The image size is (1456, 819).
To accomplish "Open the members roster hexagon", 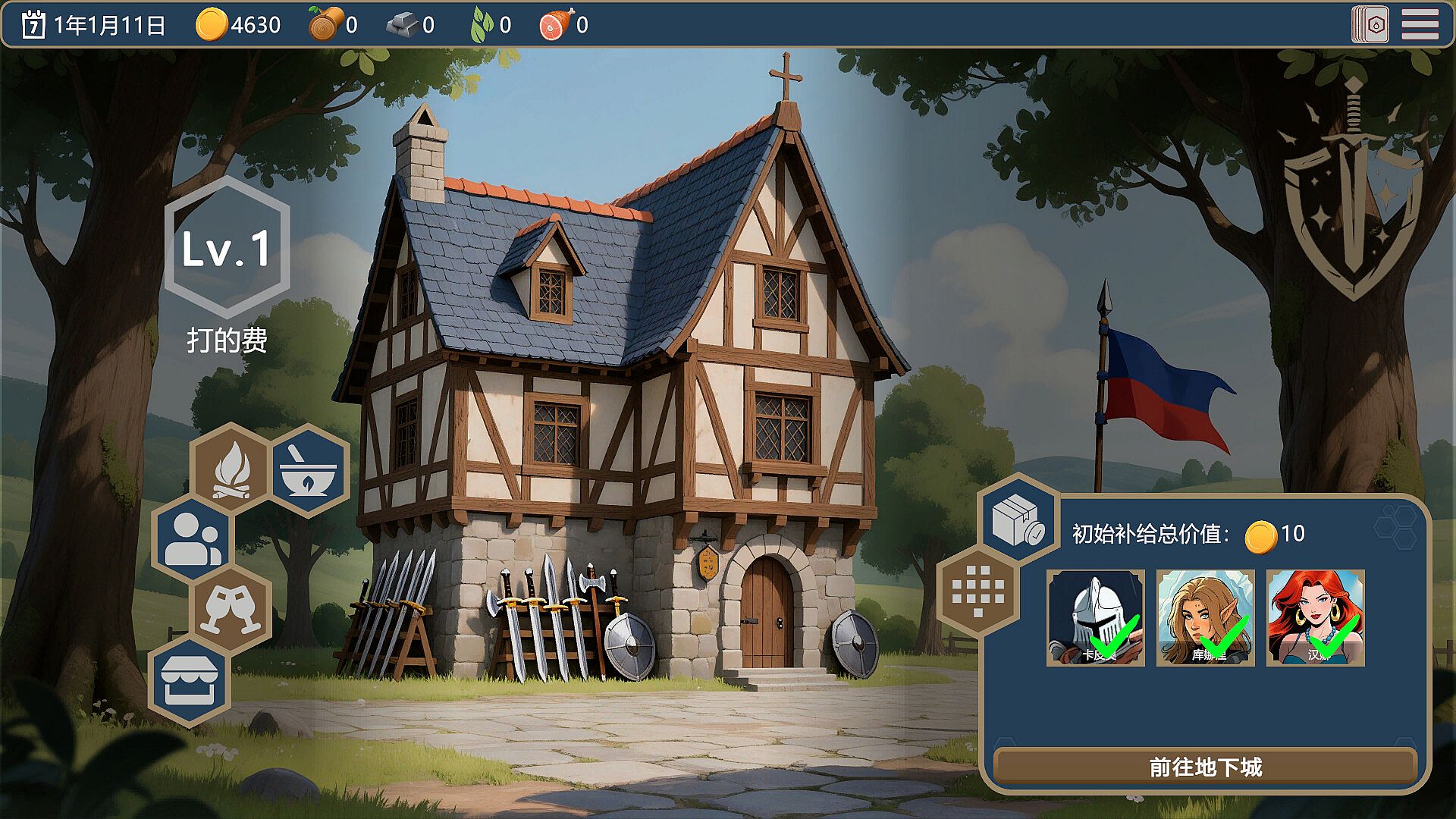I will 192,538.
